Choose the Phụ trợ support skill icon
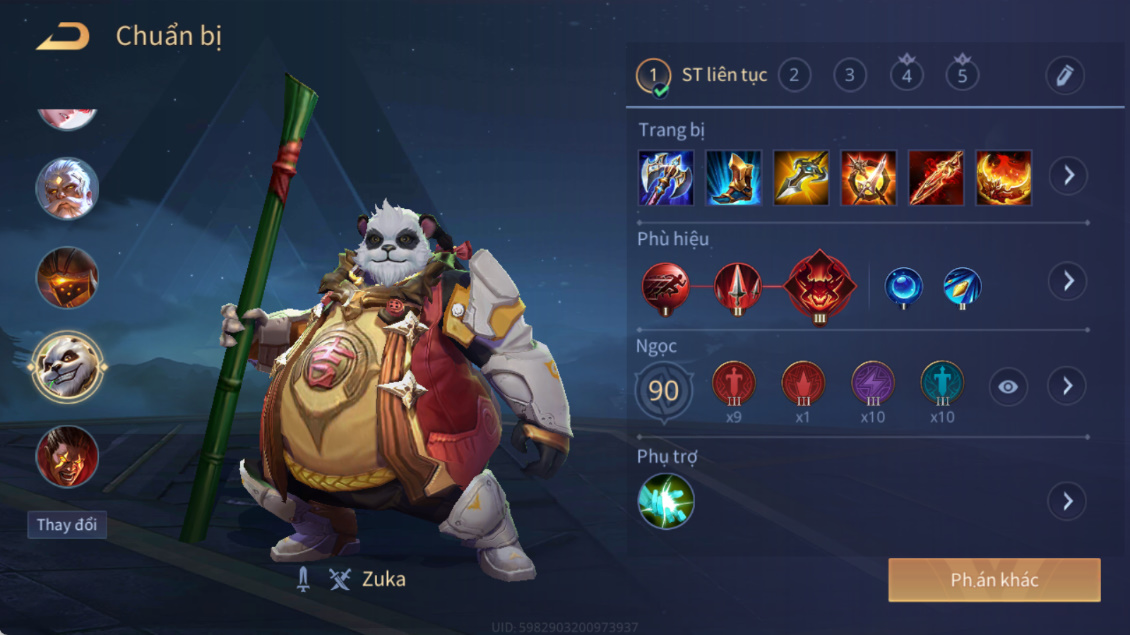This screenshot has height=635, width=1130. click(x=666, y=501)
